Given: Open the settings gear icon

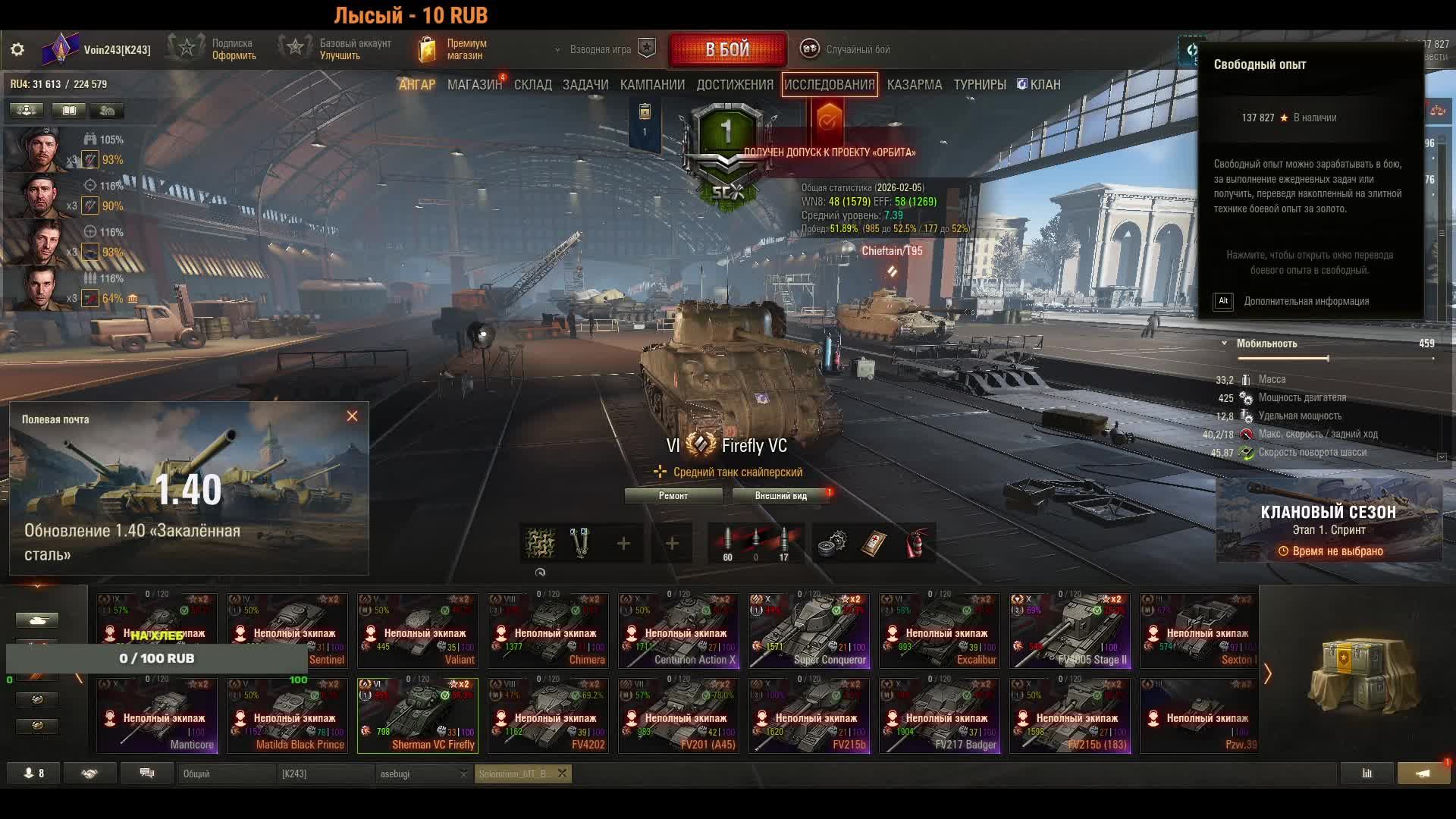Looking at the screenshot, I should point(17,49).
